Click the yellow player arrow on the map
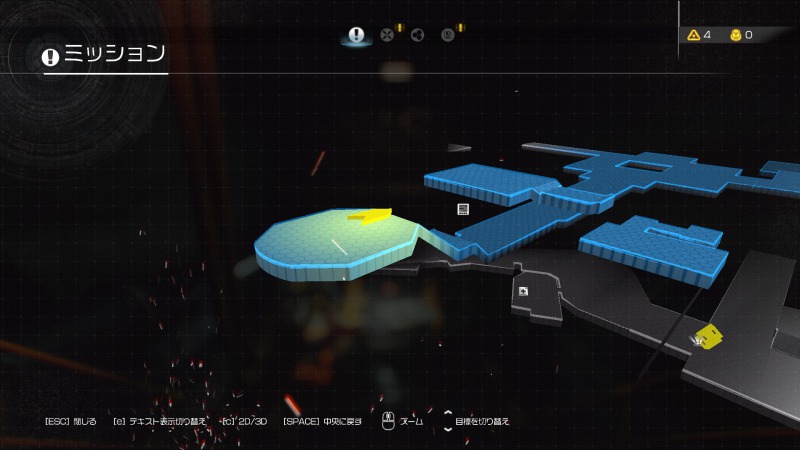Viewport: 800px width, 450px height. point(368,215)
